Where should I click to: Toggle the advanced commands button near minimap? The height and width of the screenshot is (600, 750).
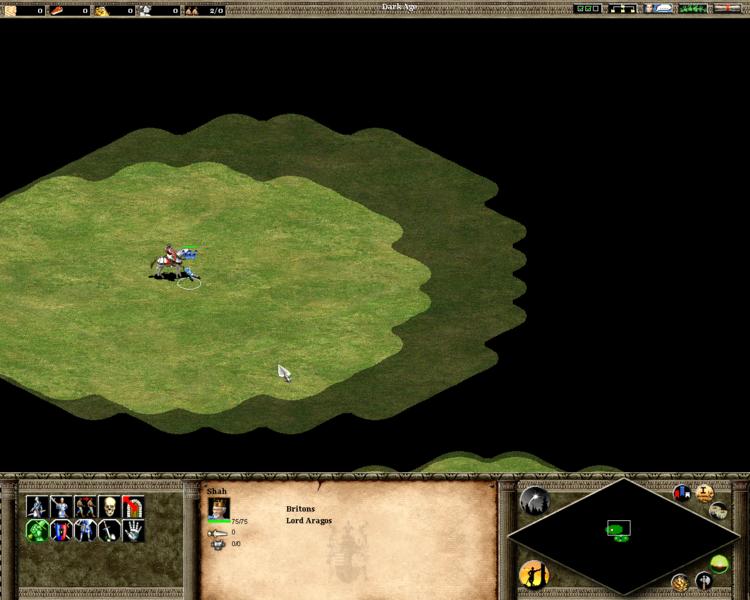pyautogui.click(x=719, y=511)
